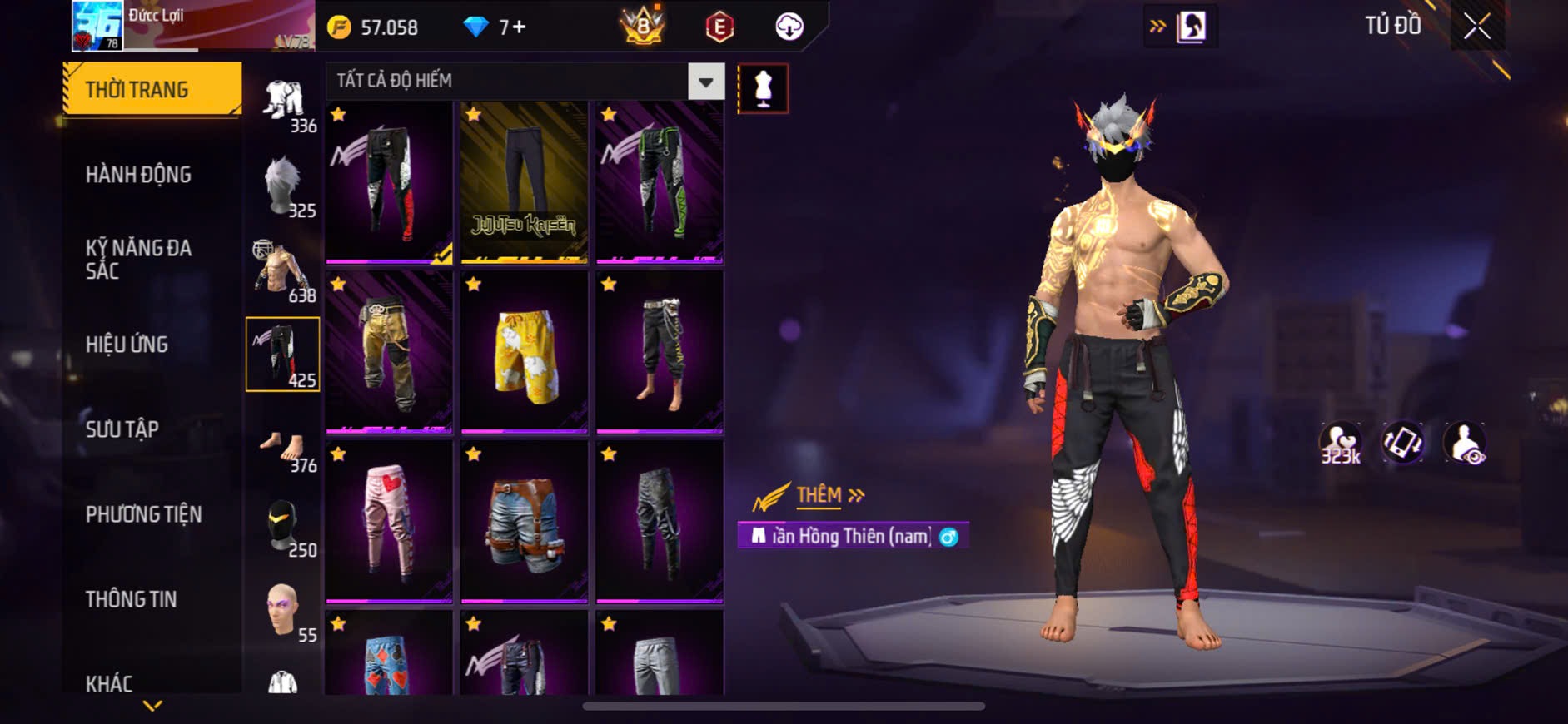Open the hair category with 325 items

point(283,186)
